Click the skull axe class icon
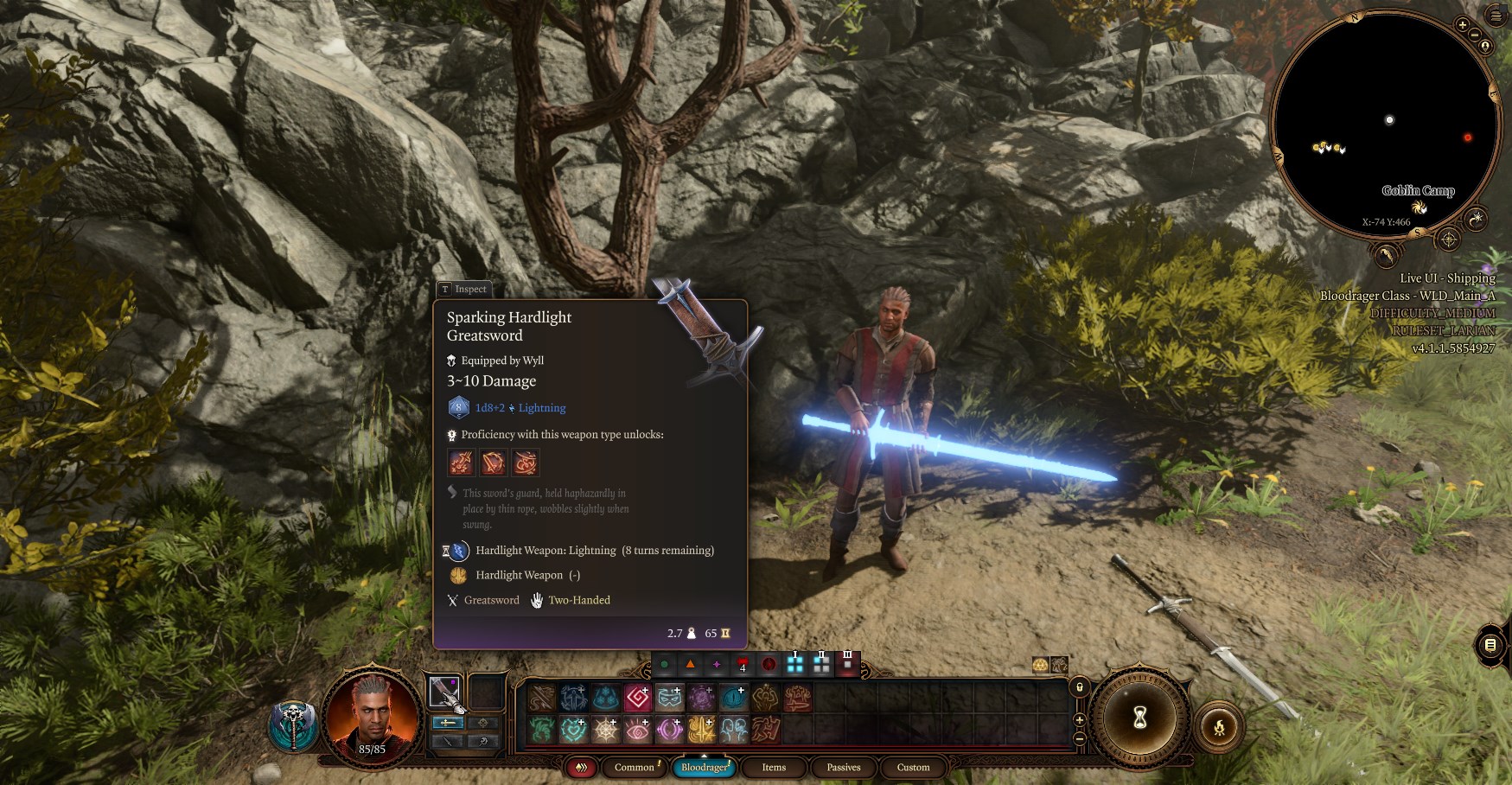This screenshot has height=785, width=1512. (x=294, y=725)
